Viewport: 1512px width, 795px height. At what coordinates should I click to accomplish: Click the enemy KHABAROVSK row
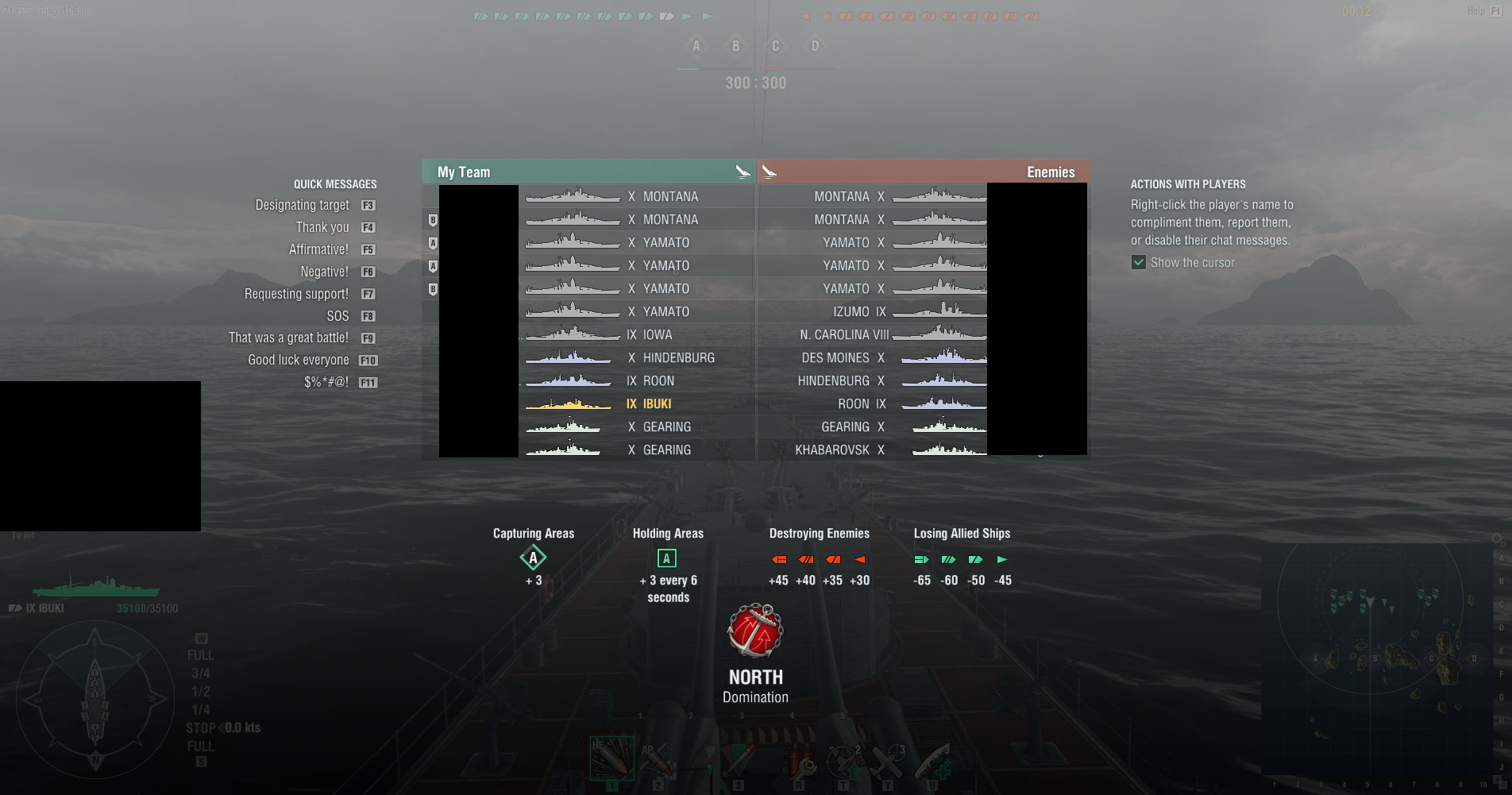(x=874, y=450)
